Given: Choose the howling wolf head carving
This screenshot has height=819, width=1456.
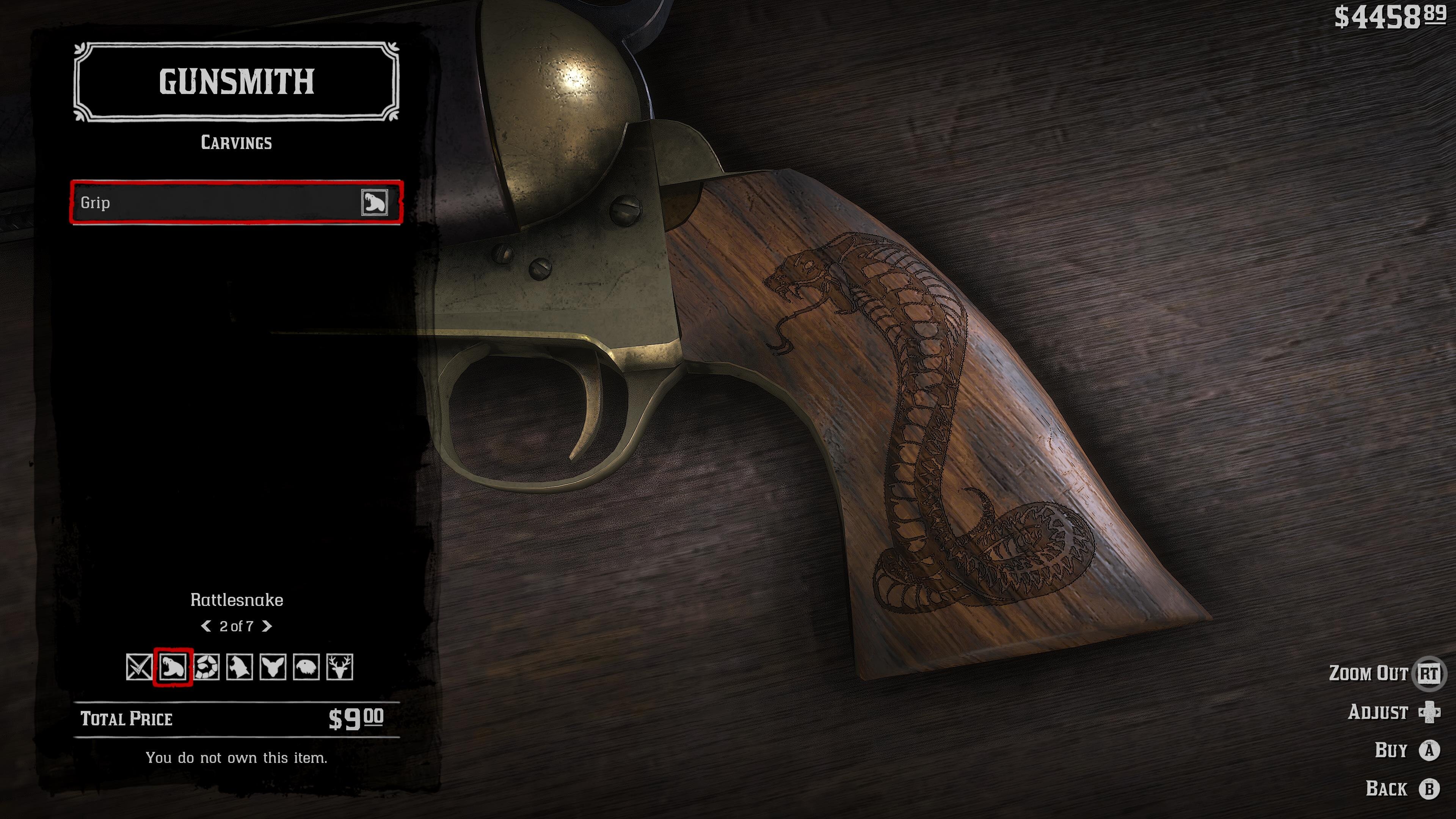Looking at the screenshot, I should coord(240,667).
